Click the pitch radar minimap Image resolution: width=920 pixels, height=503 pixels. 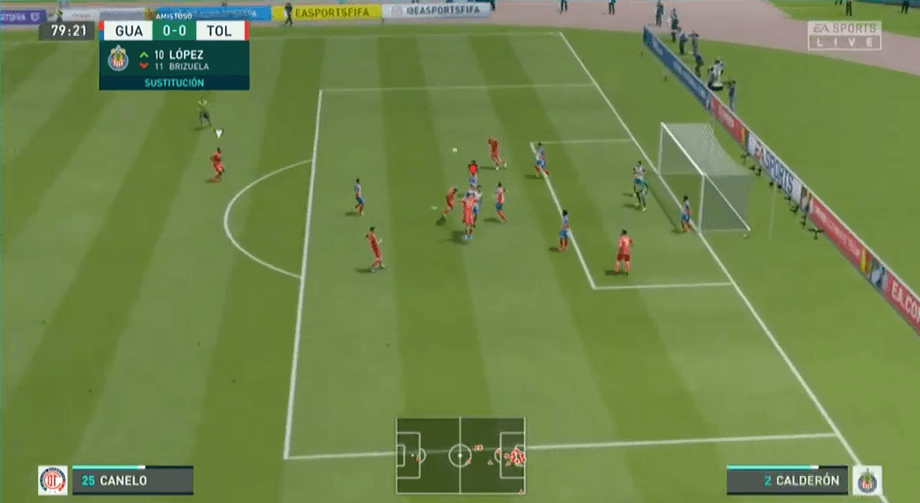pyautogui.click(x=460, y=455)
